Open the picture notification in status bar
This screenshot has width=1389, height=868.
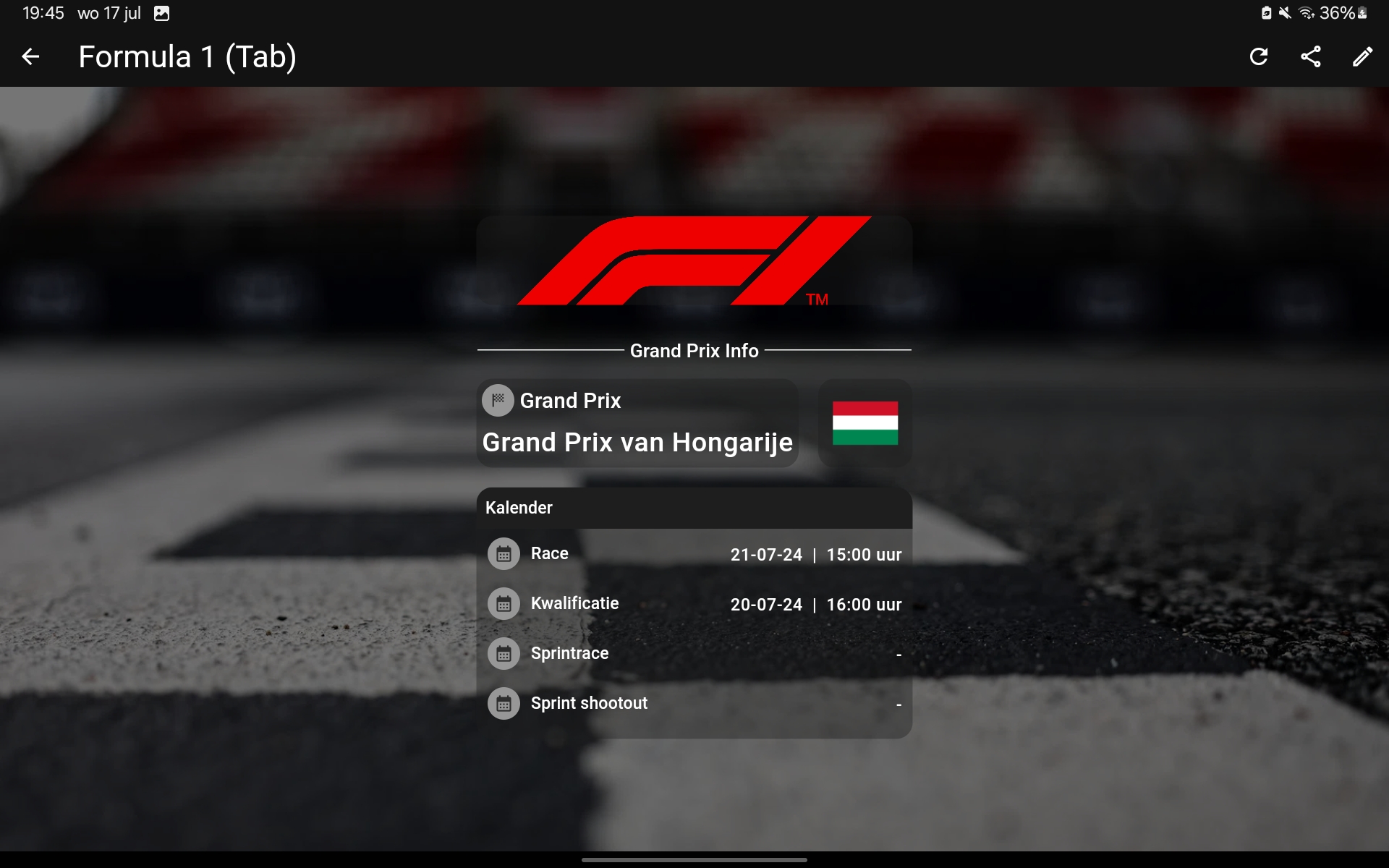point(161,14)
